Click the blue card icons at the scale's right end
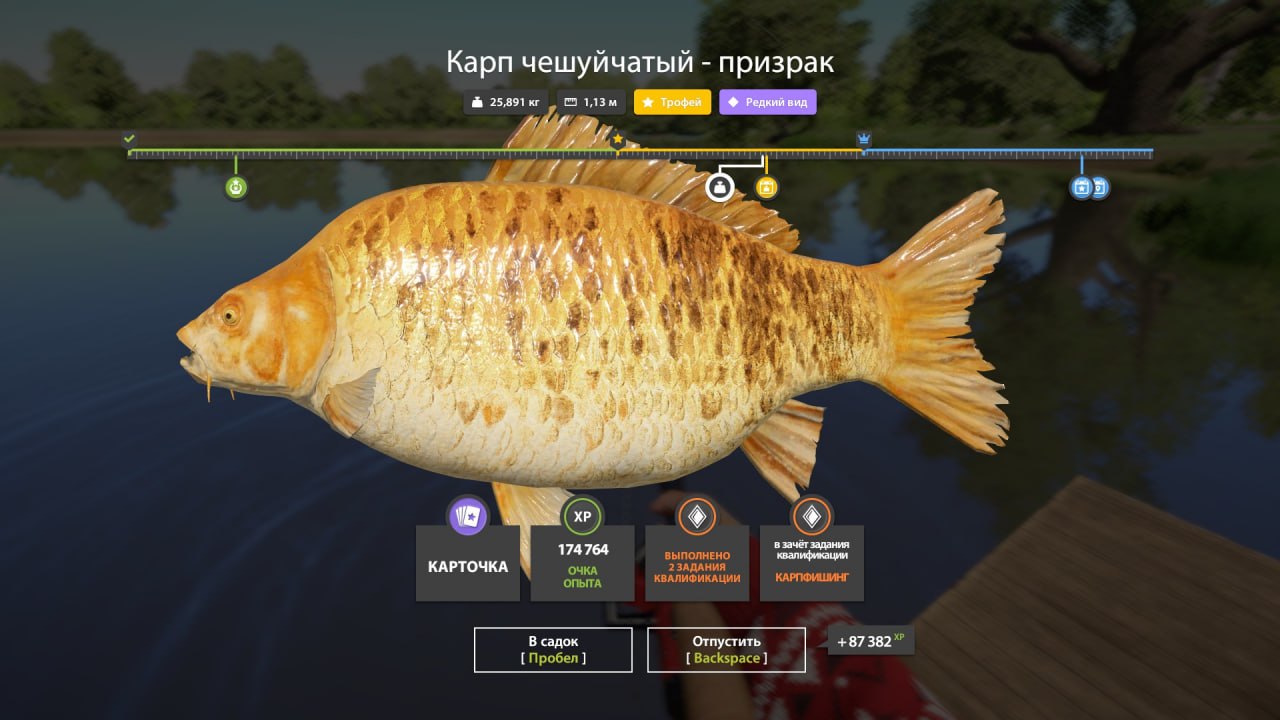The width and height of the screenshot is (1280, 720). 1088,187
